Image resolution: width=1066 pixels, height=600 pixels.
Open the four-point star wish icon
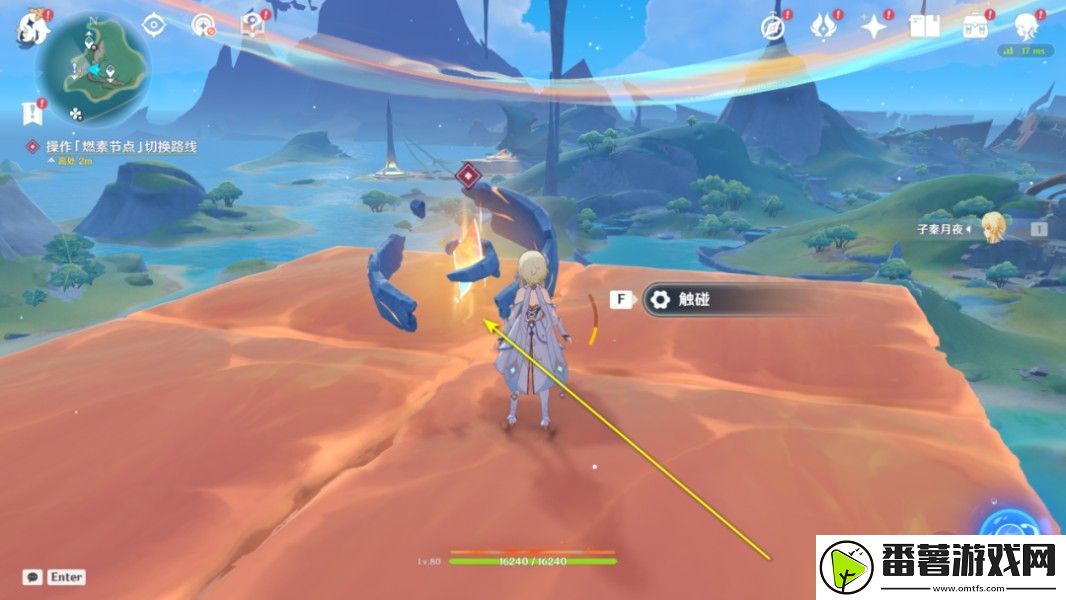coord(874,27)
